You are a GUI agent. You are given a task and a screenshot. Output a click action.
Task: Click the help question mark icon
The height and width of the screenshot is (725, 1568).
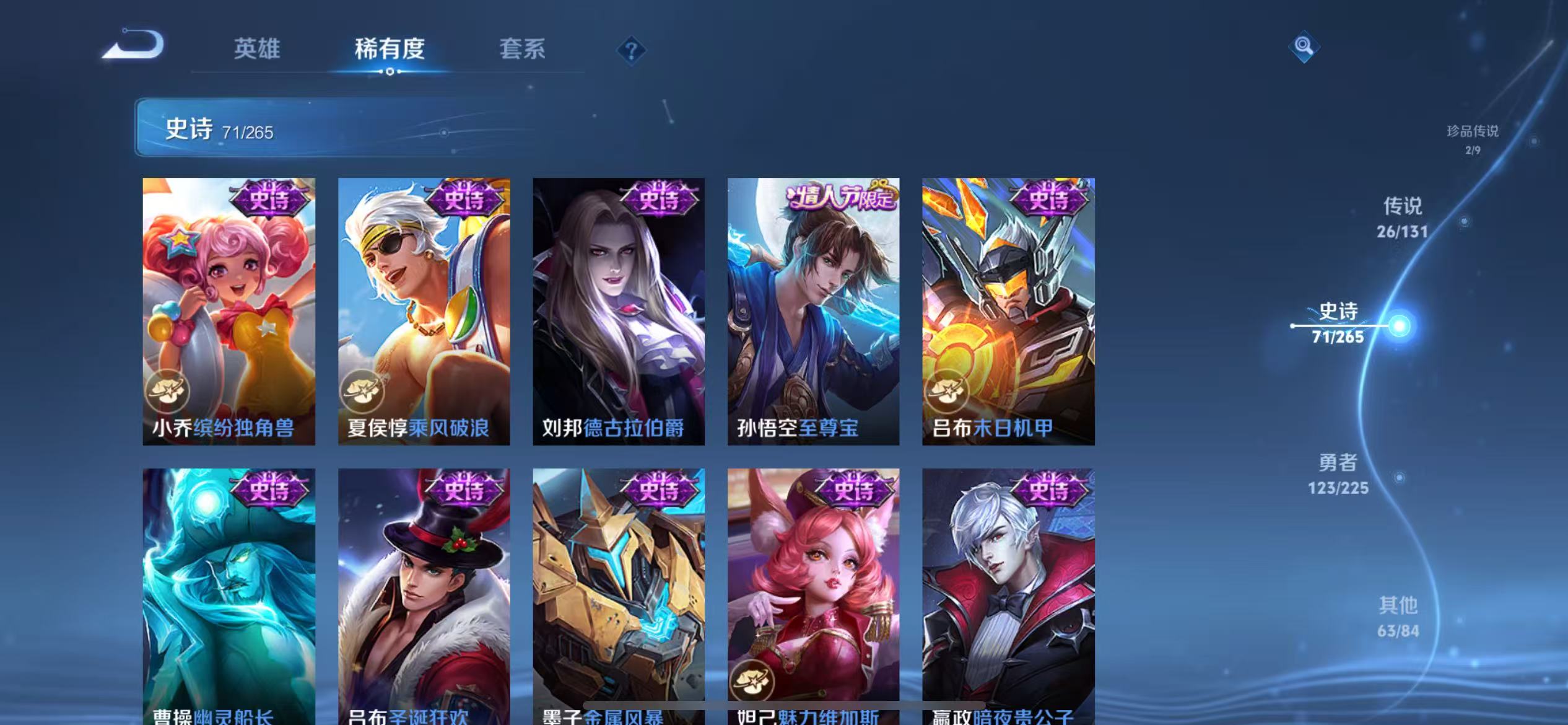coord(630,49)
